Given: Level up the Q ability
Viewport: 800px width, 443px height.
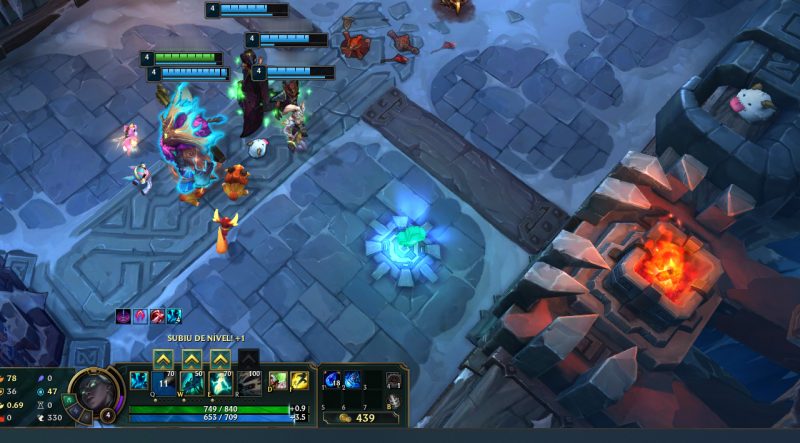Looking at the screenshot, I should (164, 358).
